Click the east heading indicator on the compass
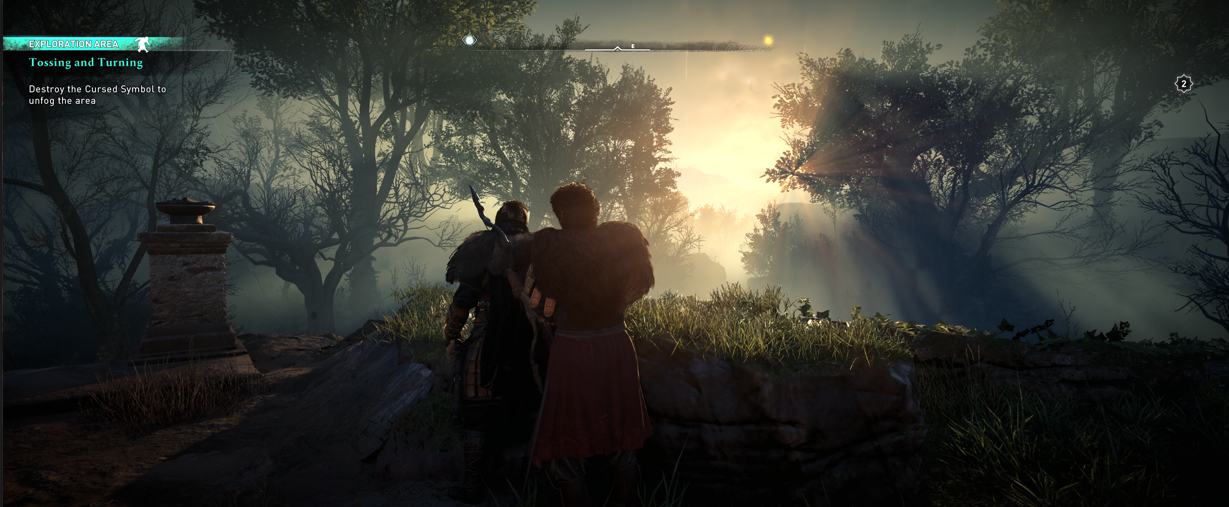The height and width of the screenshot is (507, 1229). tap(632, 46)
